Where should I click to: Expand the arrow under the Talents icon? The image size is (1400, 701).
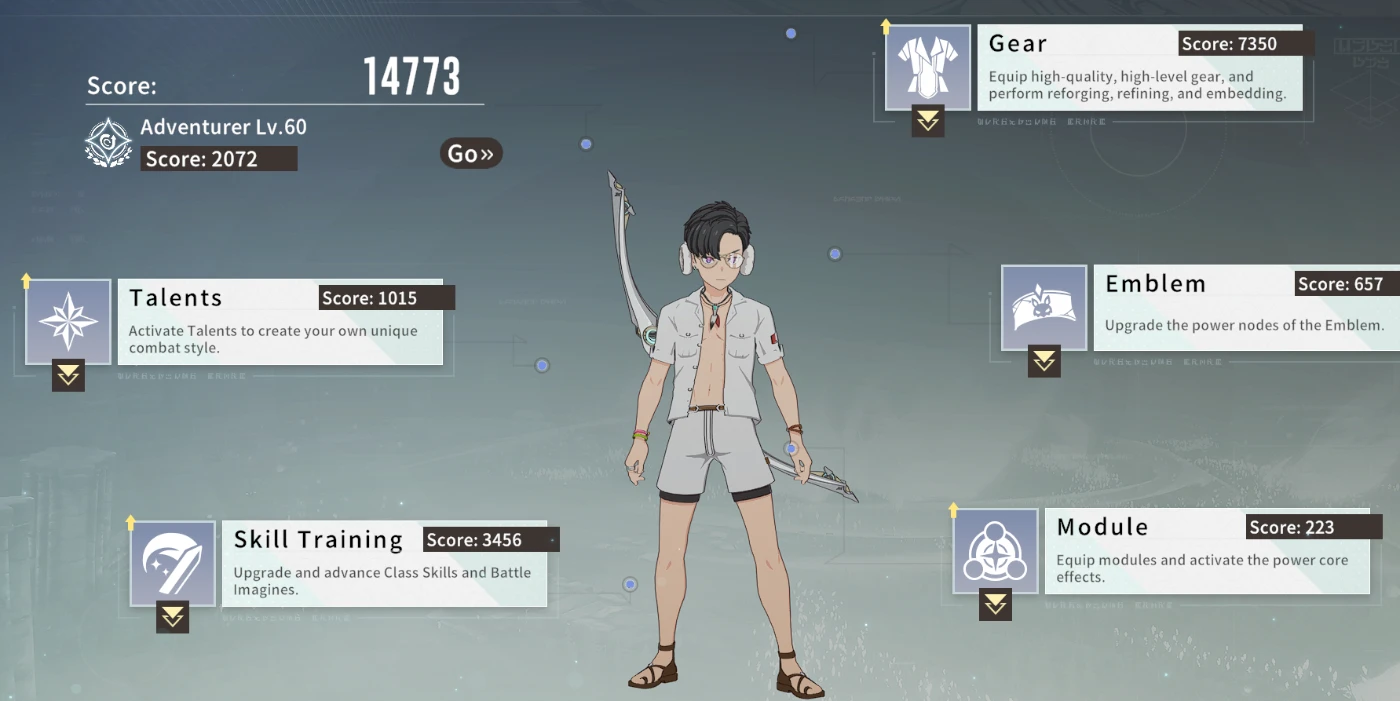68,375
